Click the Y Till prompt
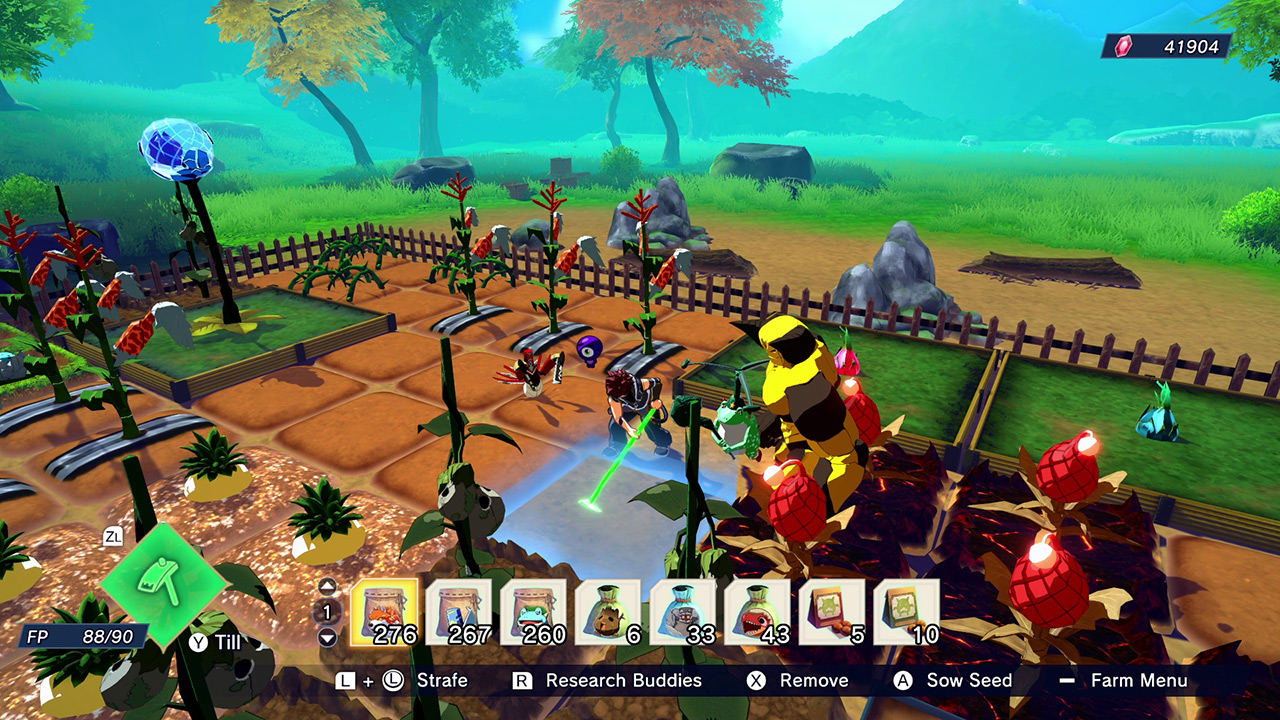1280x720 pixels. click(213, 642)
